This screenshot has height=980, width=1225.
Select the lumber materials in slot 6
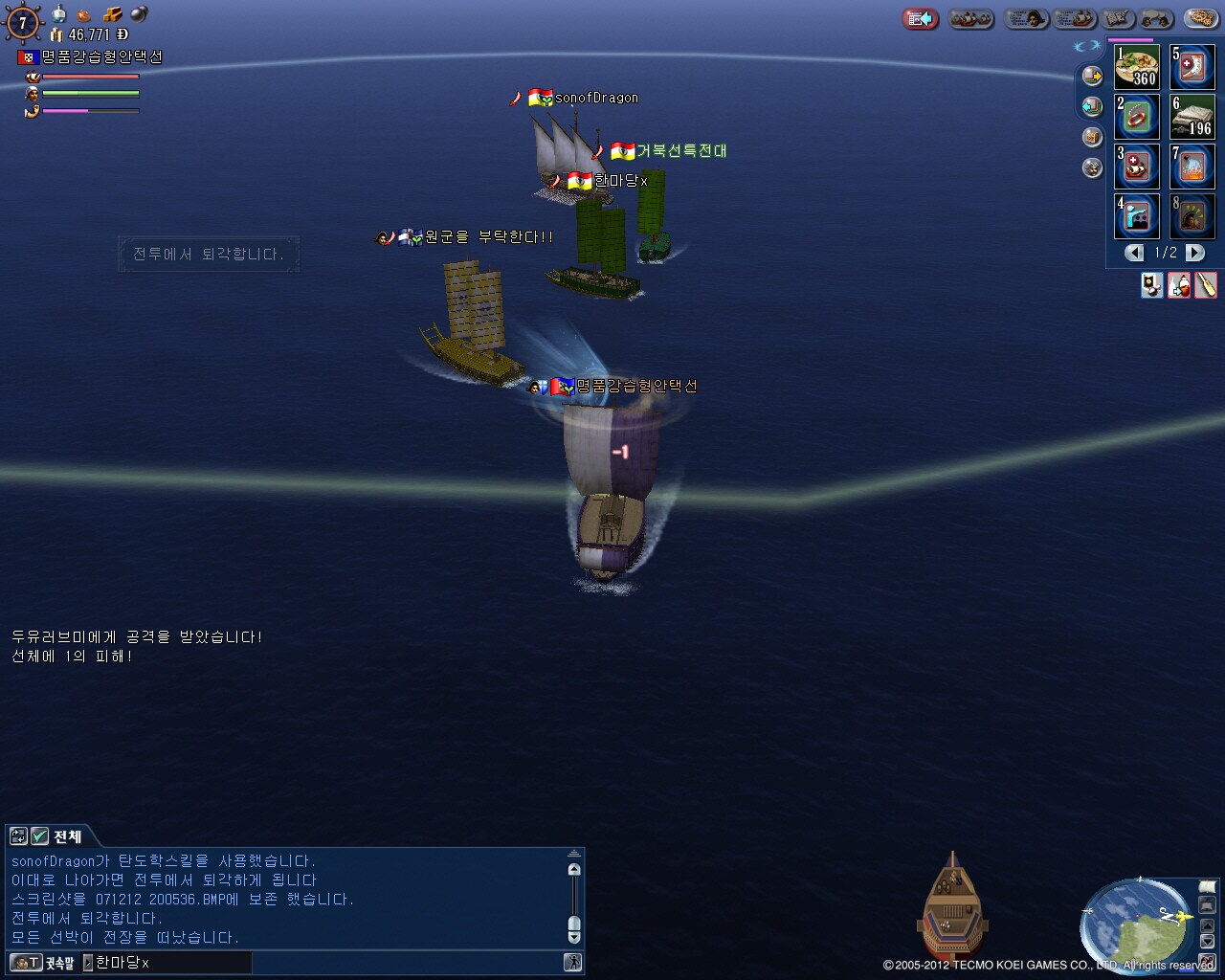coord(1192,117)
